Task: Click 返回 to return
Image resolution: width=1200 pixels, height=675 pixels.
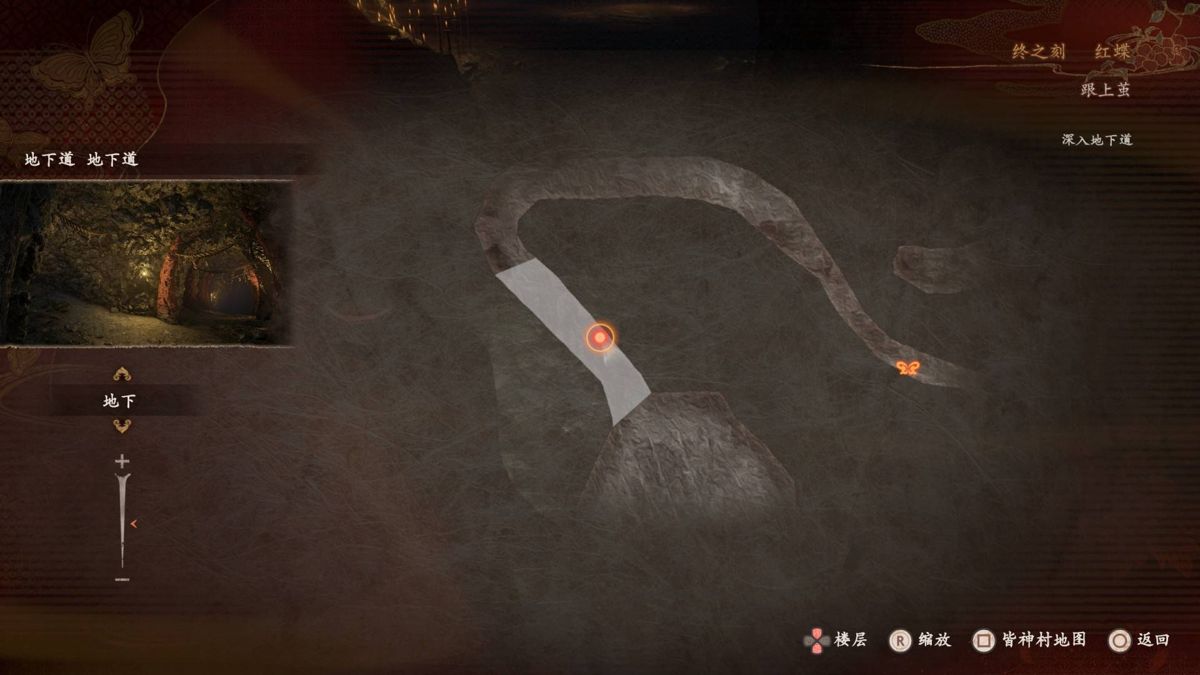Action: [x=1140, y=640]
